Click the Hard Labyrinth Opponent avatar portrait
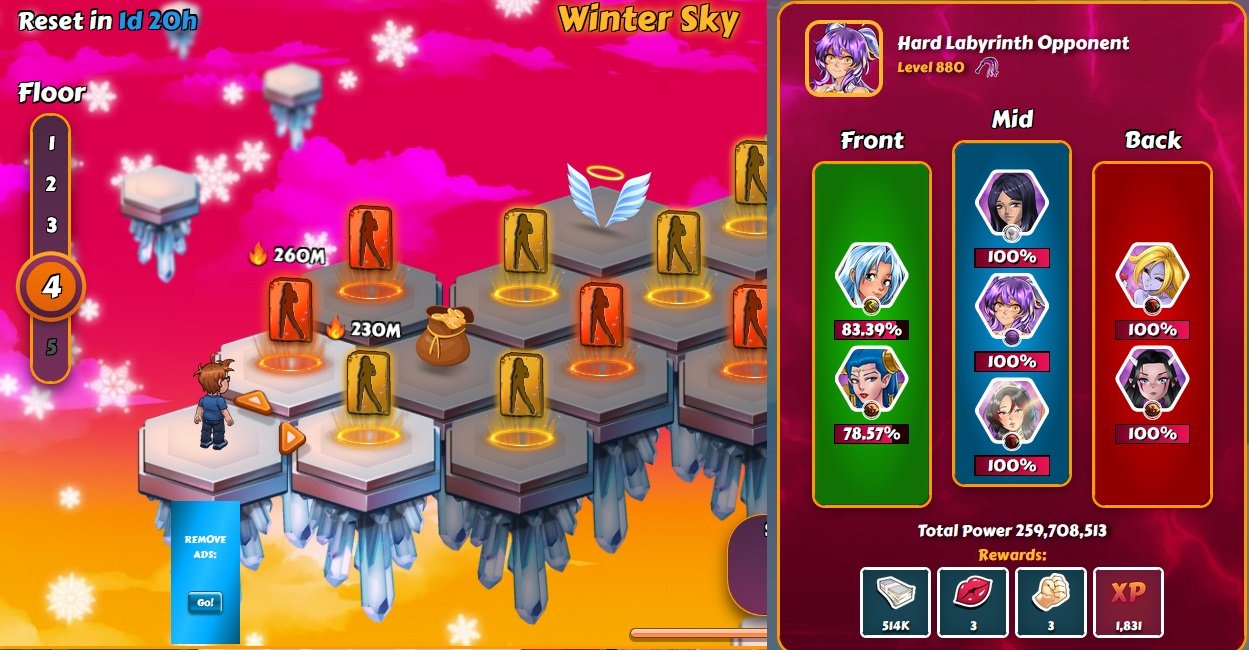The image size is (1249, 650). 844,59
